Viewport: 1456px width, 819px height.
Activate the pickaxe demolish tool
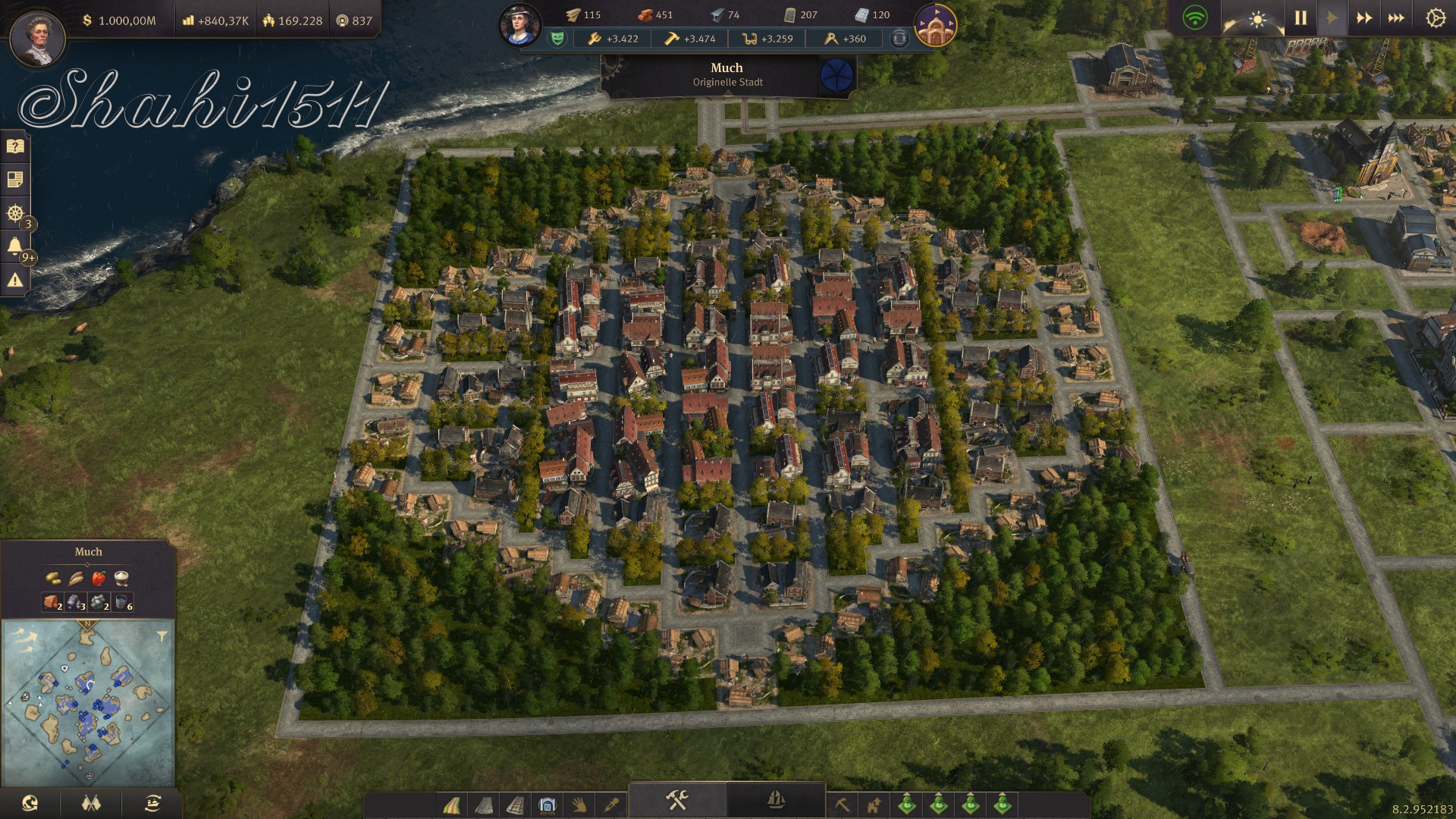point(842,804)
